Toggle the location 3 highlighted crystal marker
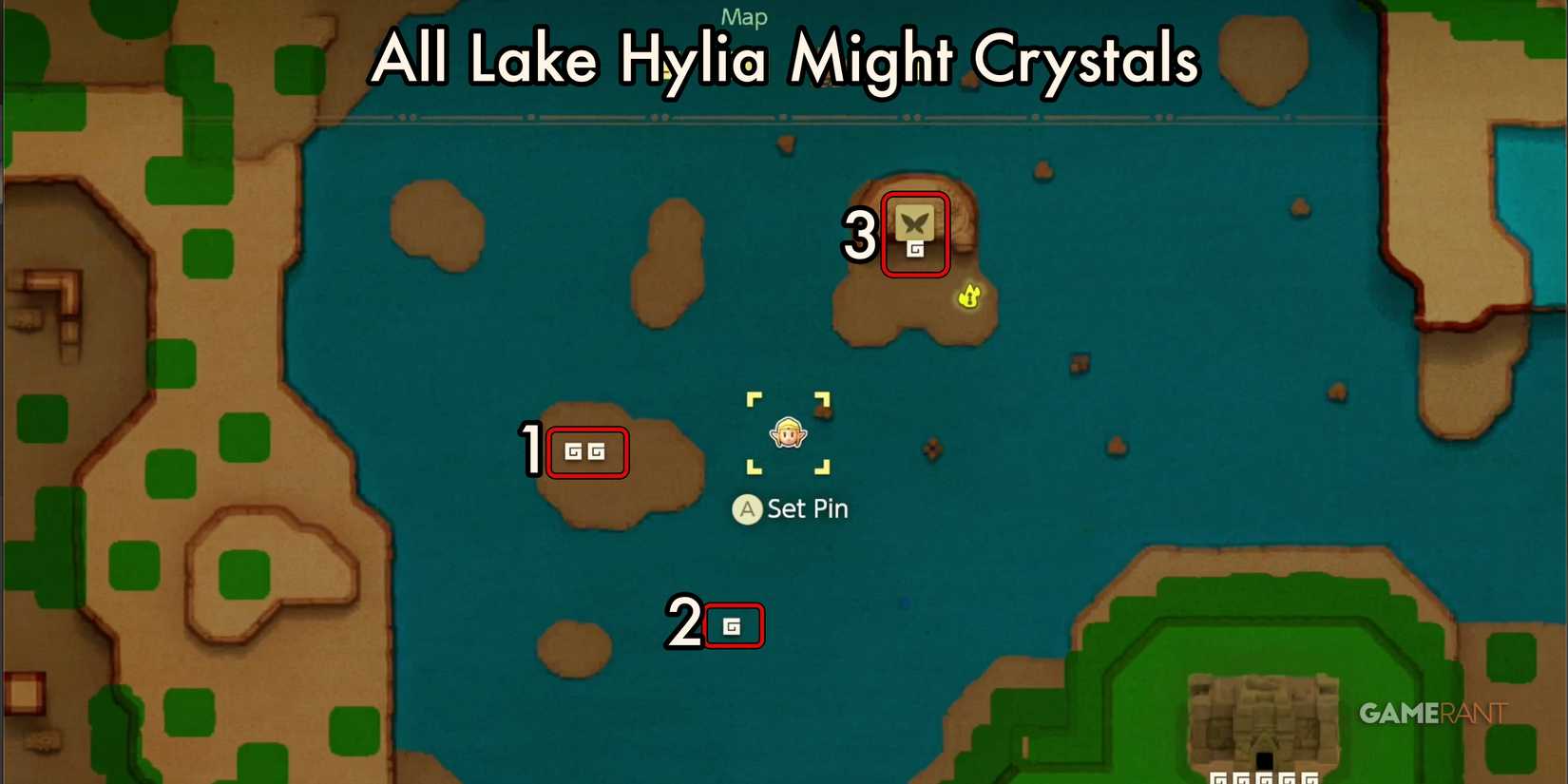Image resolution: width=1568 pixels, height=784 pixels. 915,236
